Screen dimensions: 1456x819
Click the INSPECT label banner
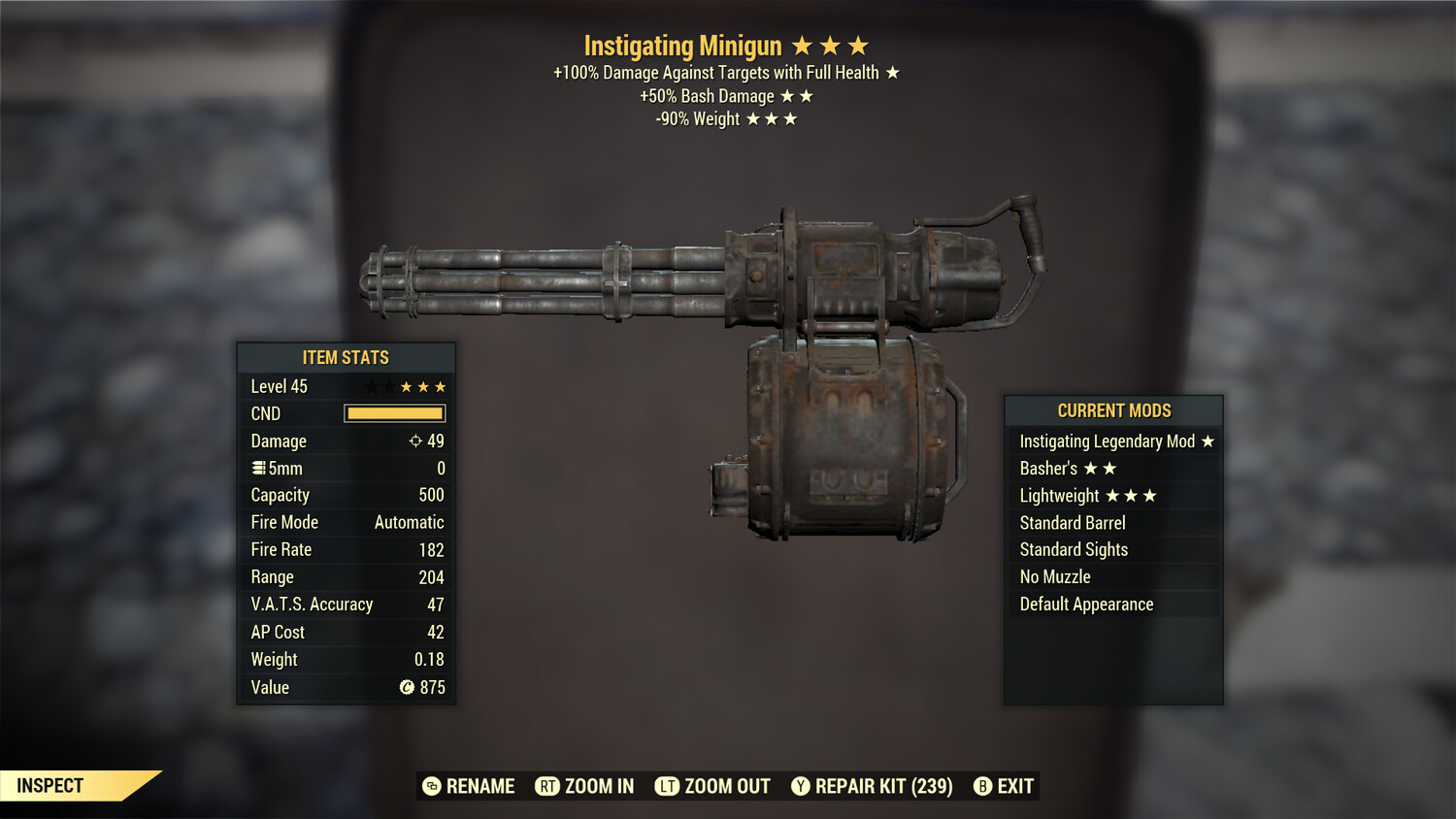50,785
